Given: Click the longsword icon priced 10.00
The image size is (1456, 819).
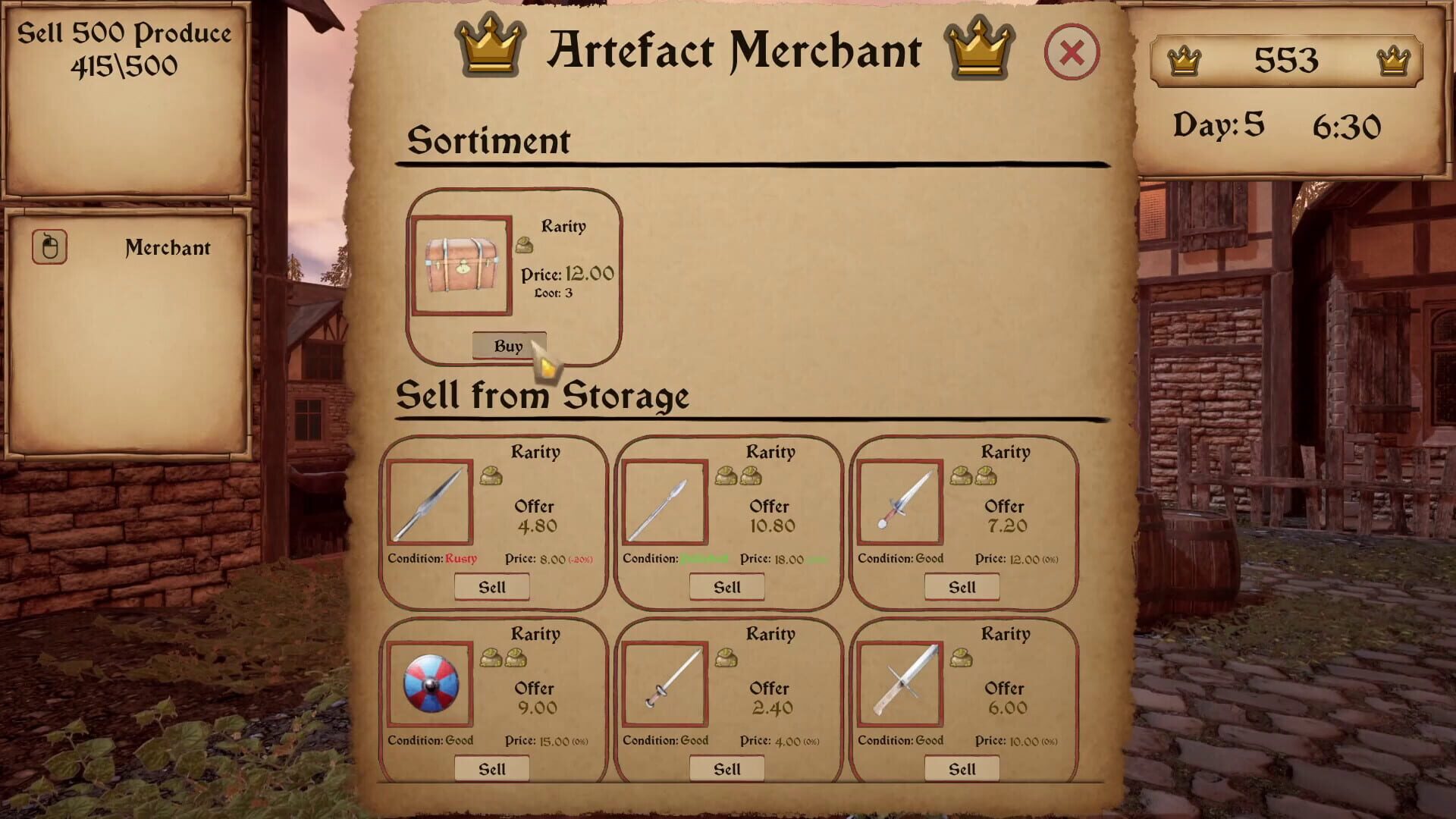Looking at the screenshot, I should pos(900,685).
